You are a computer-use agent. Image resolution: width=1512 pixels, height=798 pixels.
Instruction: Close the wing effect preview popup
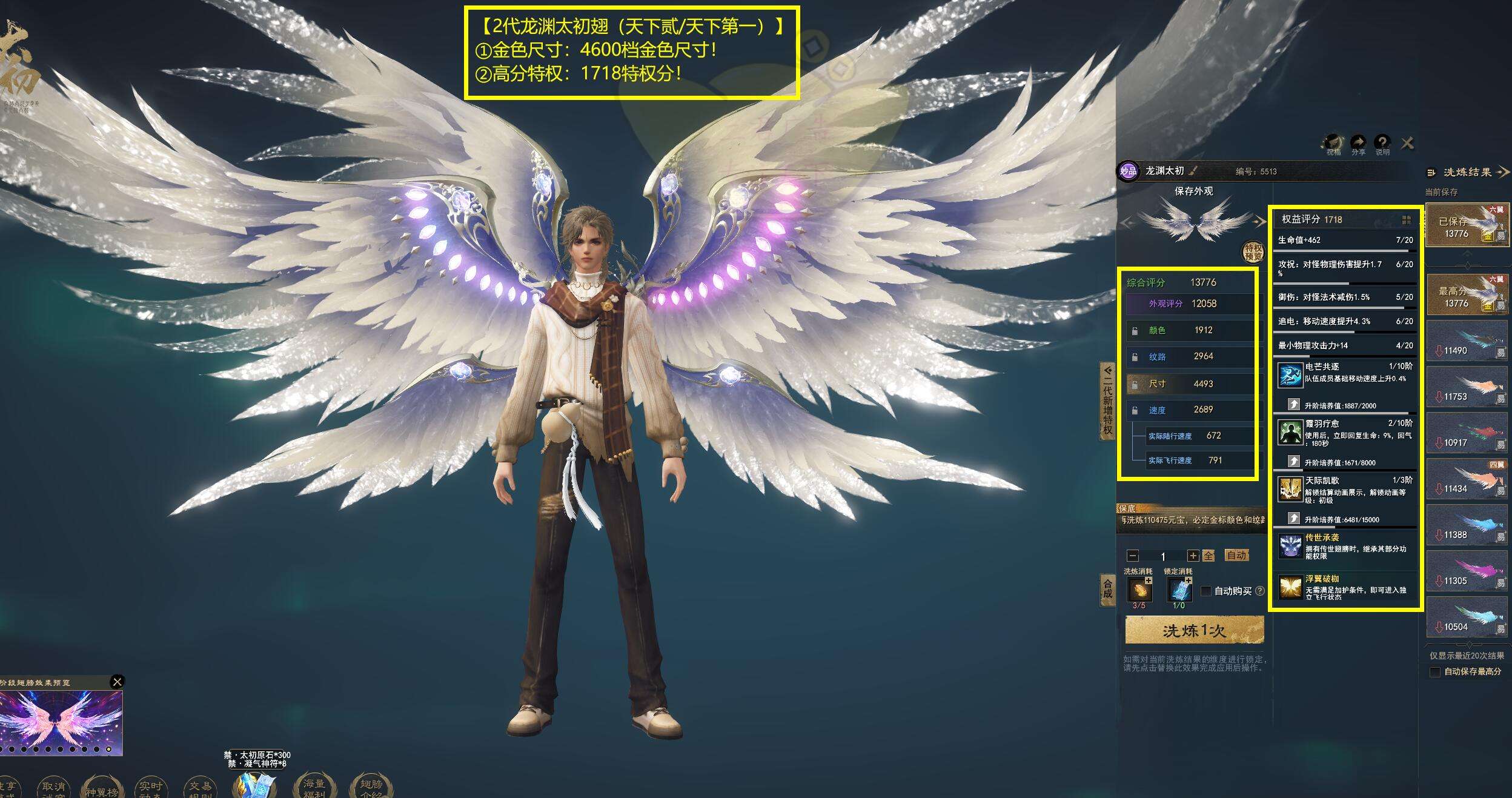click(x=118, y=682)
